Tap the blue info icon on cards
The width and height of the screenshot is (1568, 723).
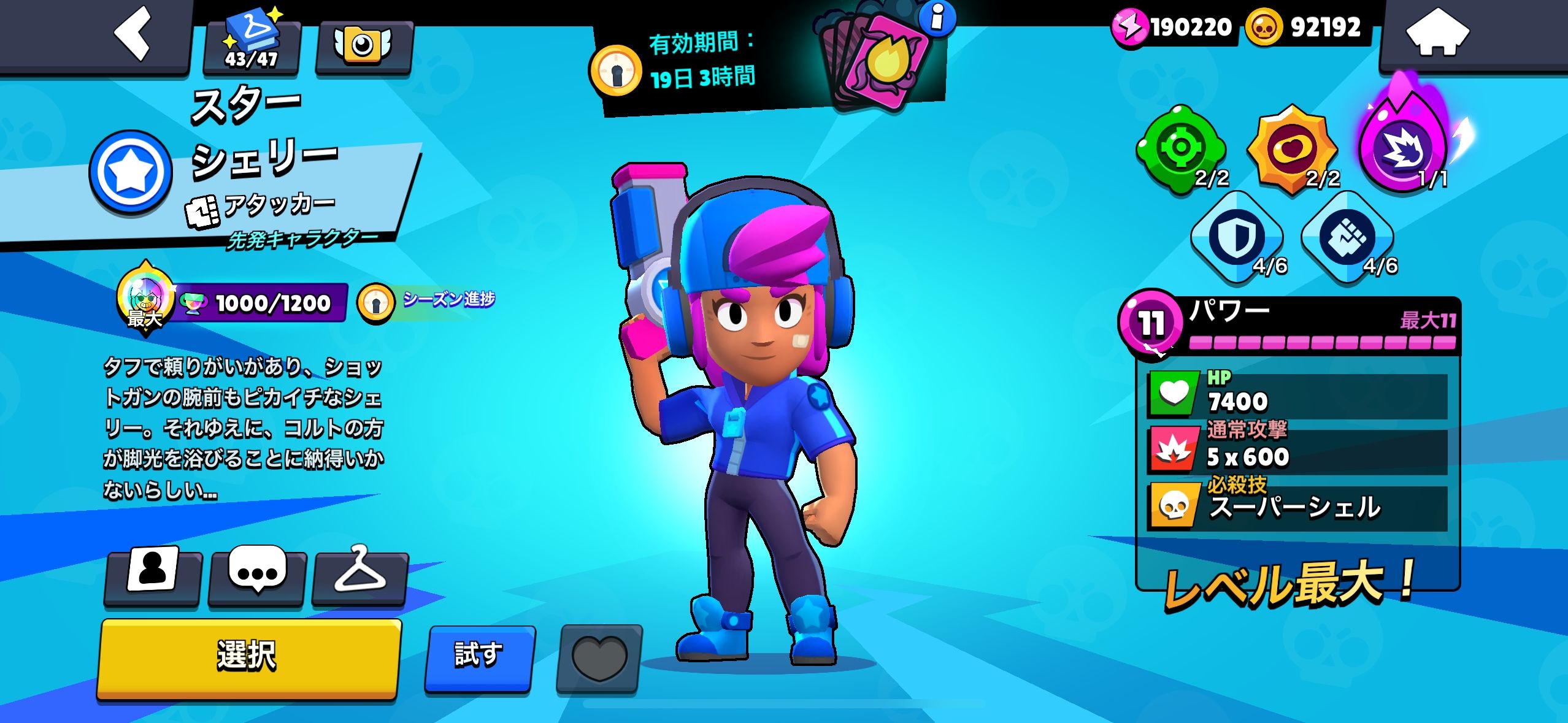pos(937,17)
